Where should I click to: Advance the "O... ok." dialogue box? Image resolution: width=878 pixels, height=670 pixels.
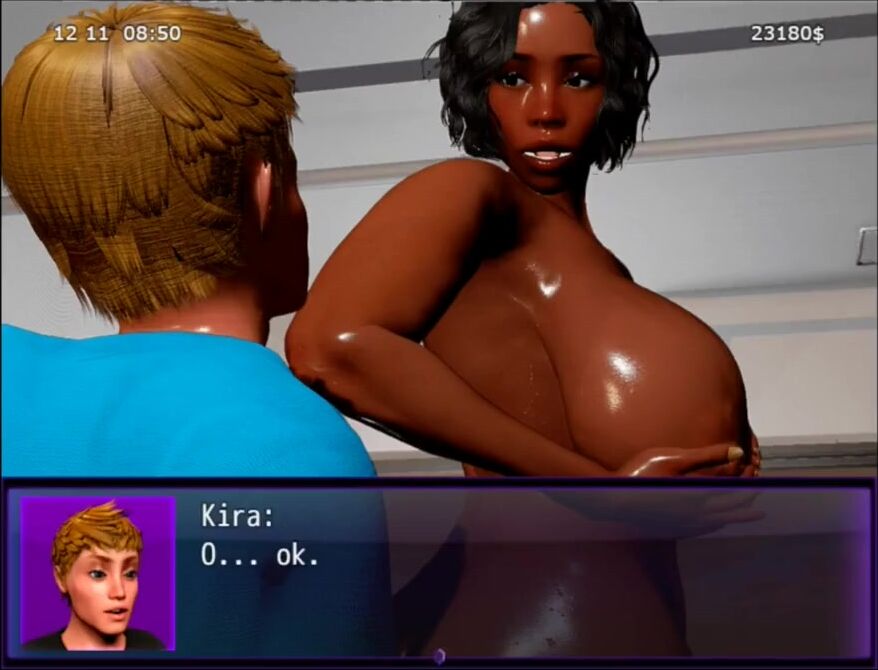(x=520, y=570)
